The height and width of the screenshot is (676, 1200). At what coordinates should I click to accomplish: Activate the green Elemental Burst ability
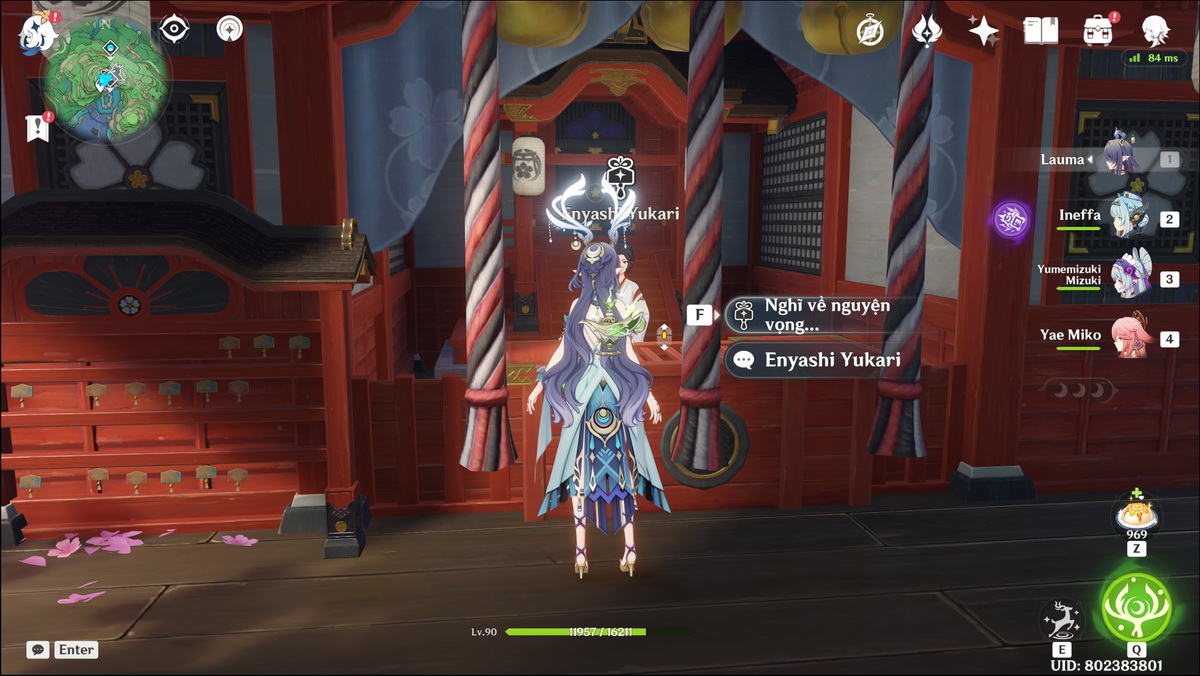click(x=1137, y=606)
